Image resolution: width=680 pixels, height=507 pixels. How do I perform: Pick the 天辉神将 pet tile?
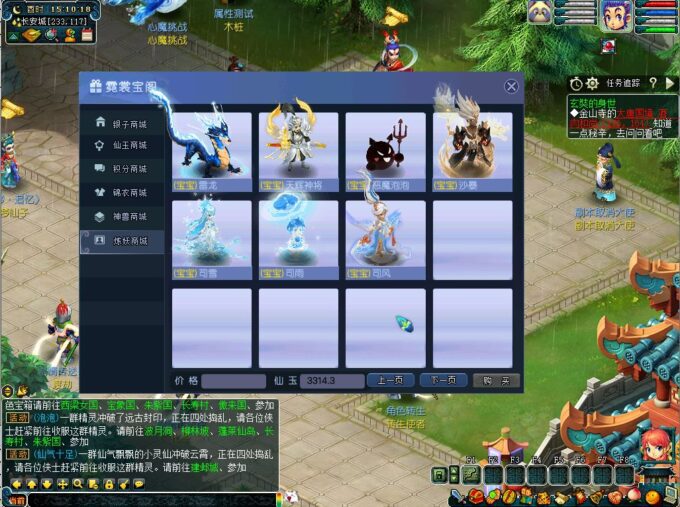(298, 152)
